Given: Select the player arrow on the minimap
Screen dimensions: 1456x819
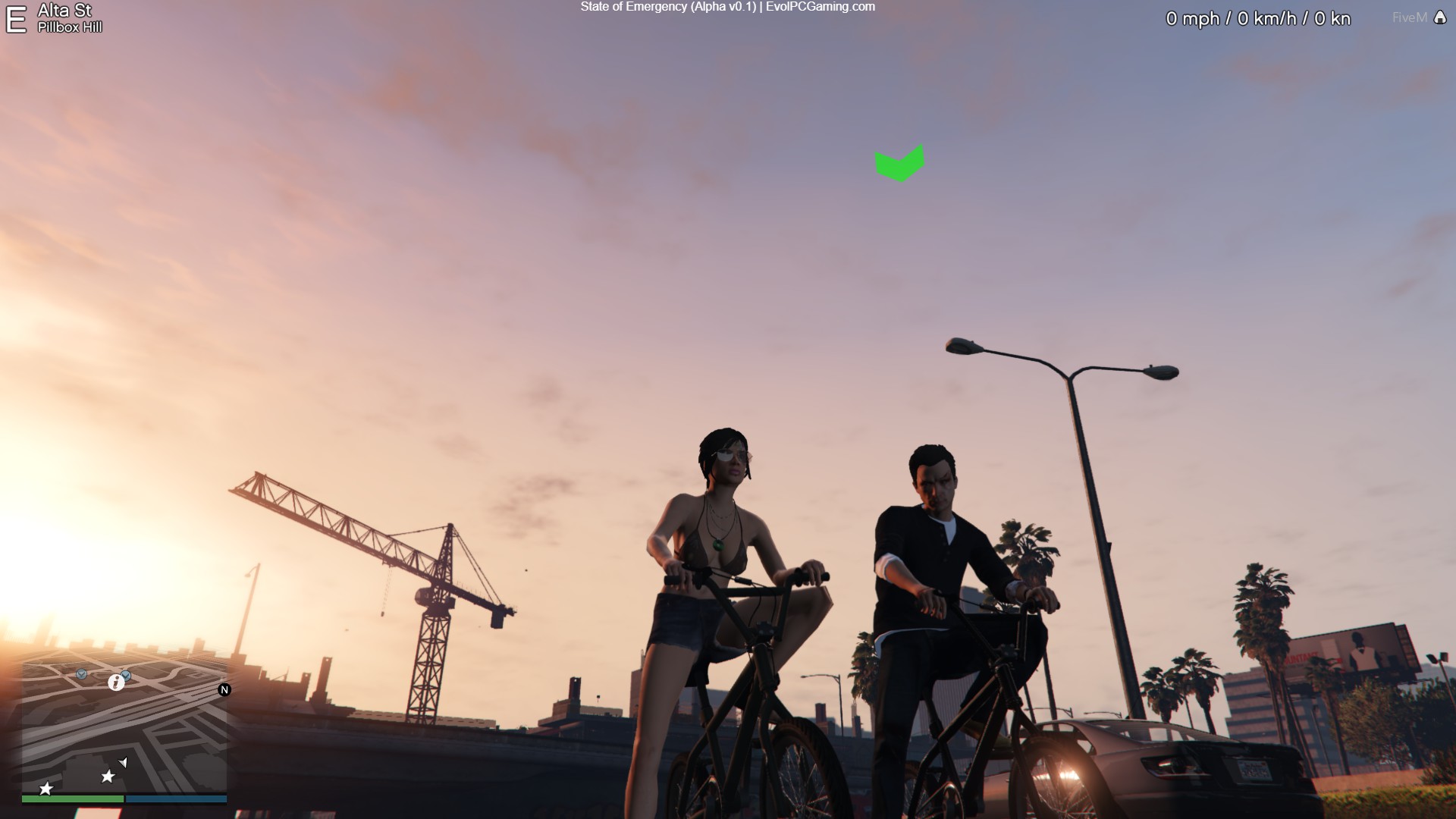Looking at the screenshot, I should pos(124,762).
